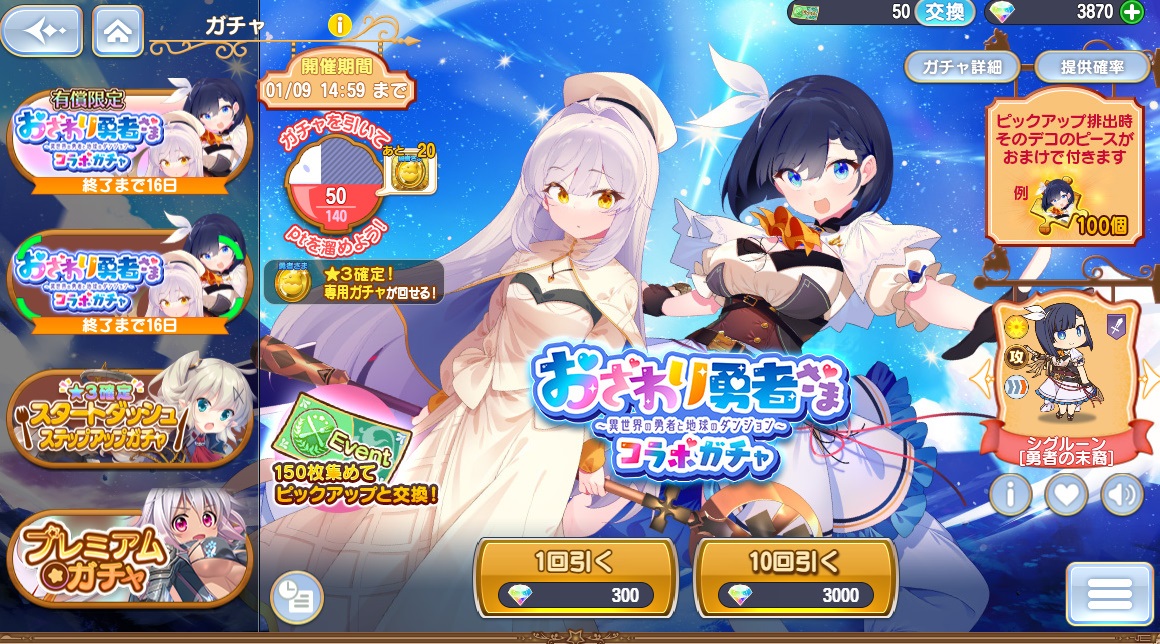The image size is (1160, 644).
Task: Add gems with the green plus button
Action: pyautogui.click(x=1131, y=12)
